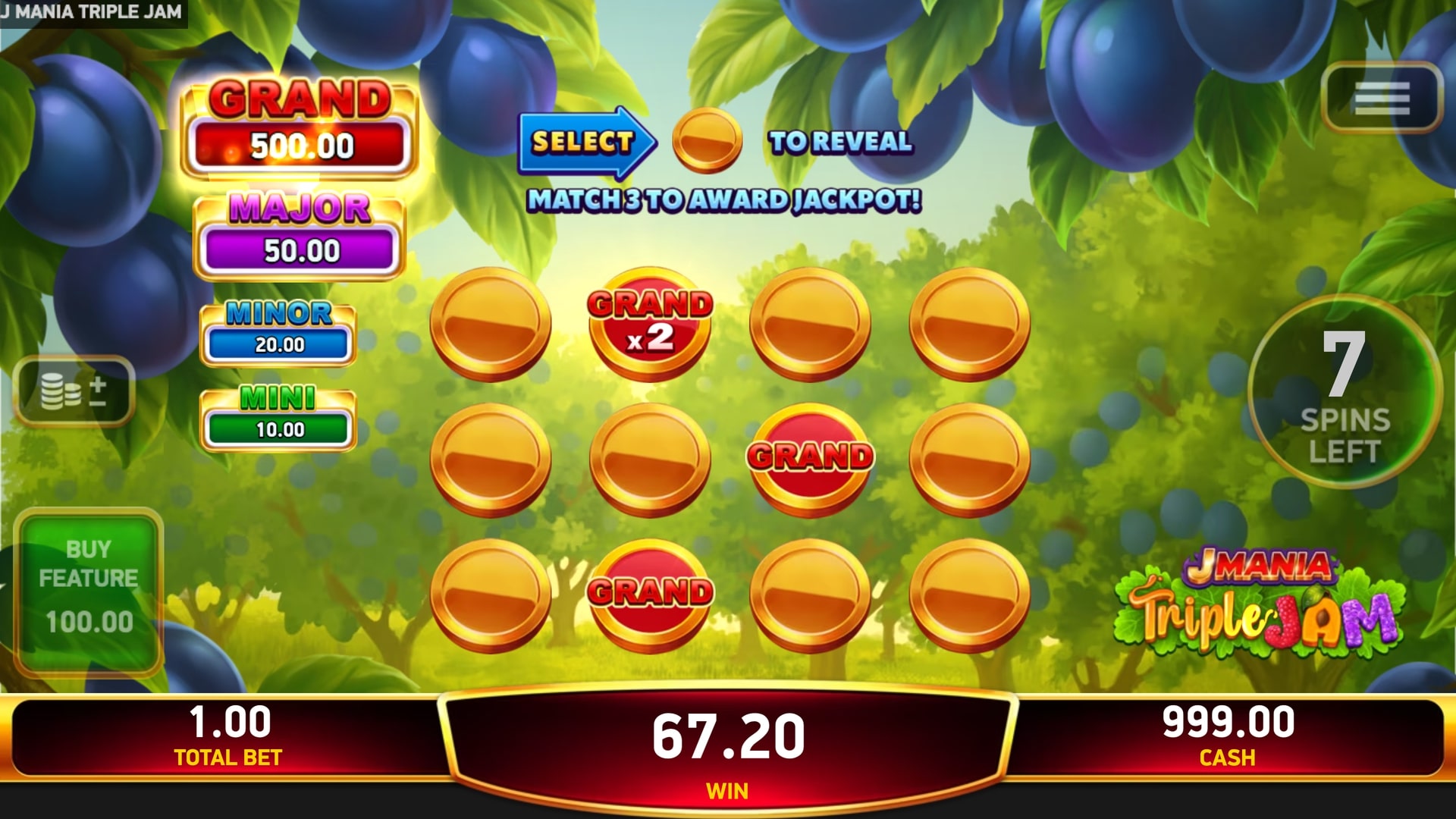Select the revealed GRAND x2 coin
Image resolution: width=1456 pixels, height=819 pixels.
[x=650, y=325]
